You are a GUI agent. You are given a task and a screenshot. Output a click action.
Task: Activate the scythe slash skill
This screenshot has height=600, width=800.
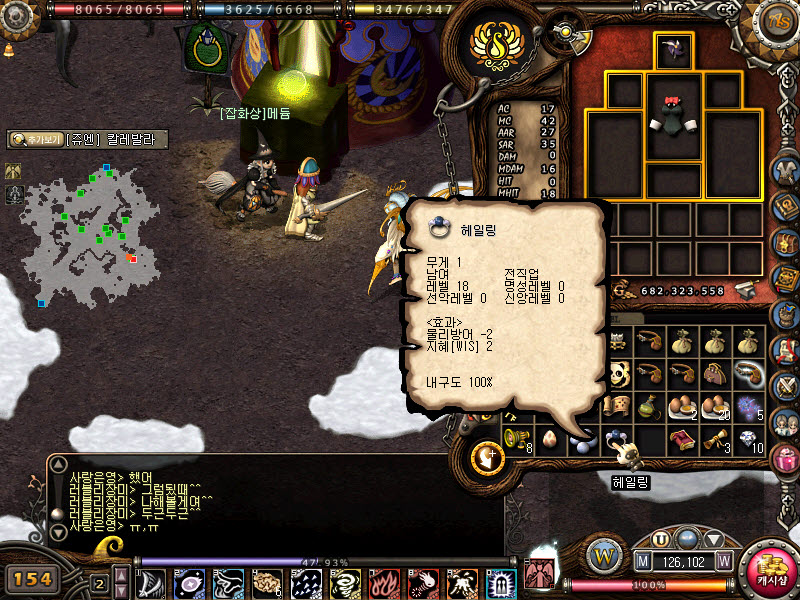tap(154, 583)
